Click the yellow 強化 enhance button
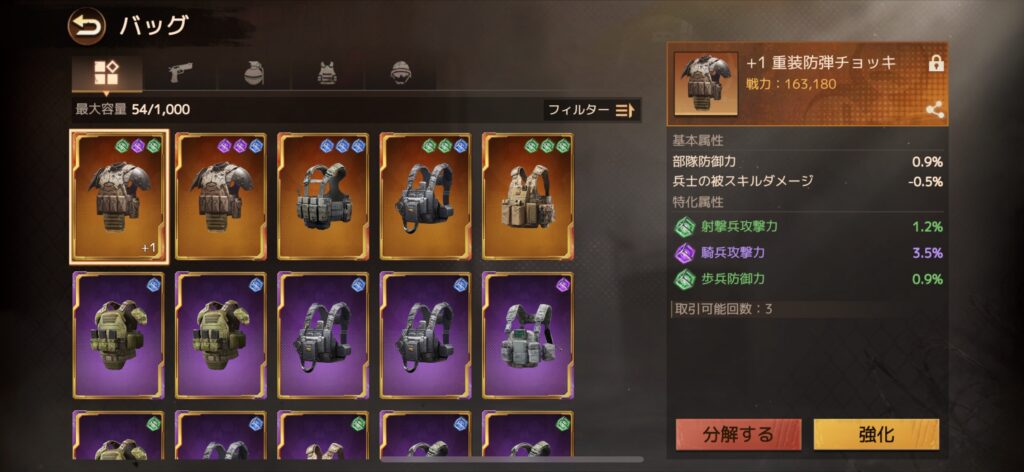This screenshot has width=1024, height=472. 876,434
